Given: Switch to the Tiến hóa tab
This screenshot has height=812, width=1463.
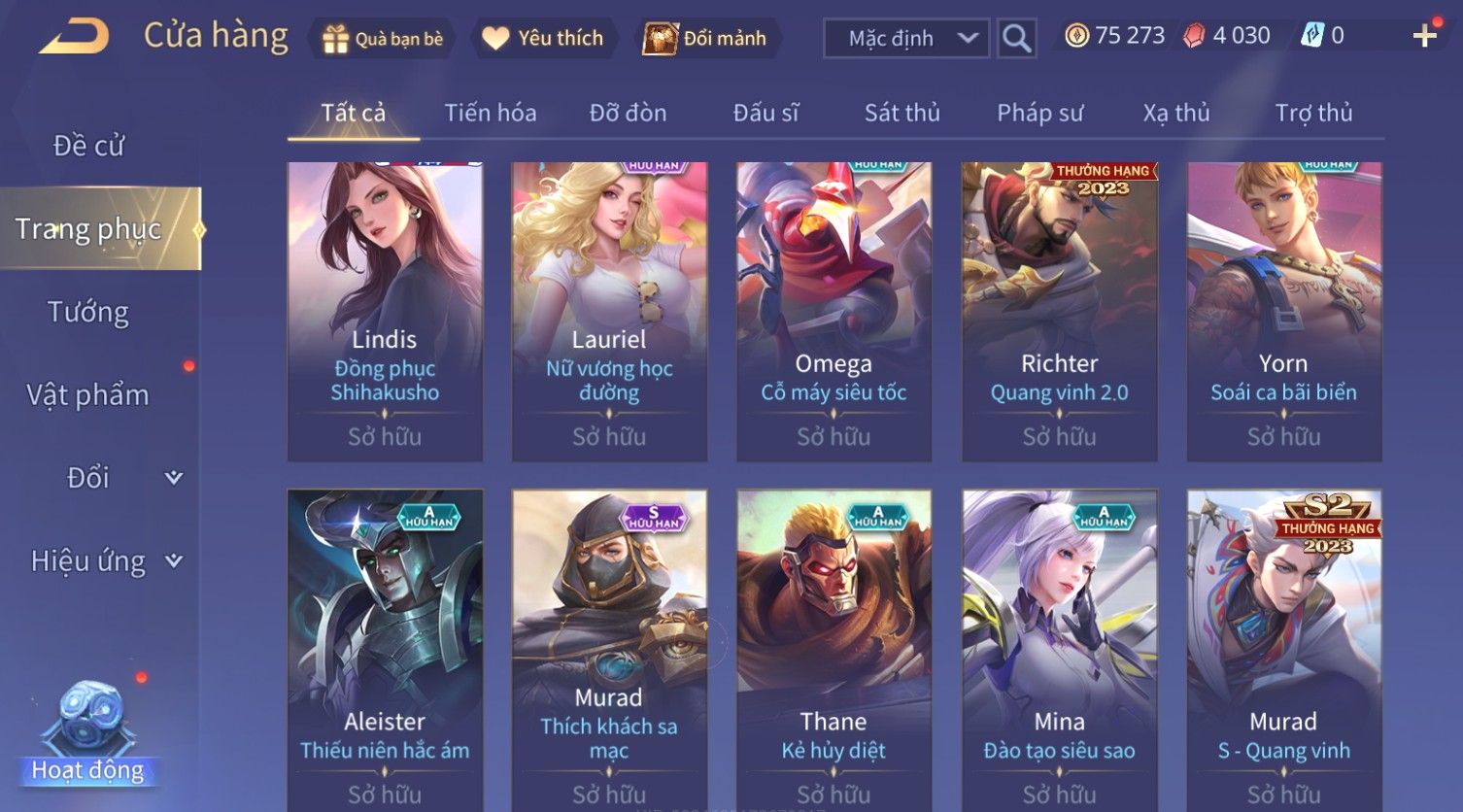Looking at the screenshot, I should click(x=490, y=114).
